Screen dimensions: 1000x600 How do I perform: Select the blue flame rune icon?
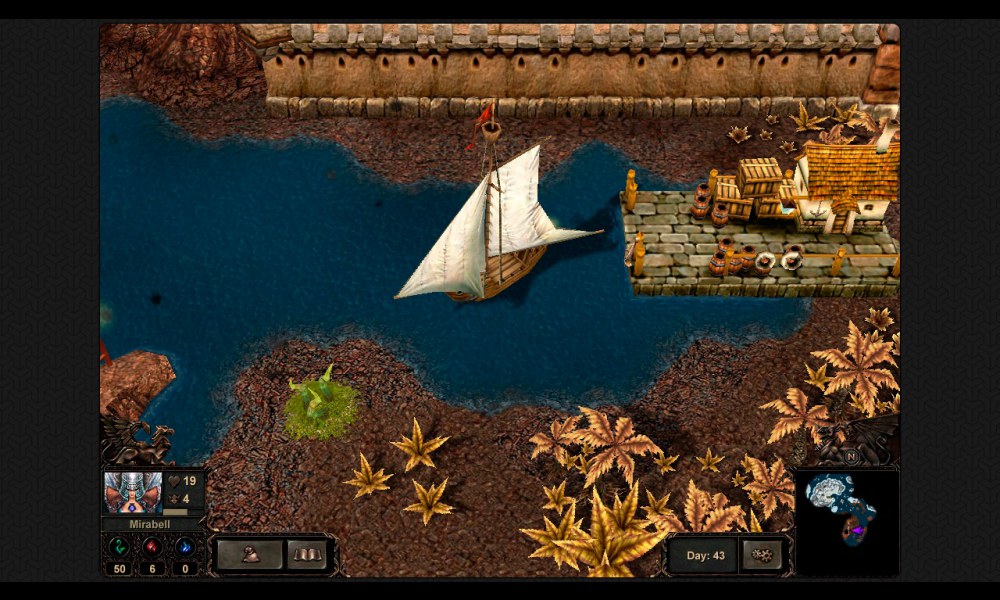pyautogui.click(x=185, y=547)
